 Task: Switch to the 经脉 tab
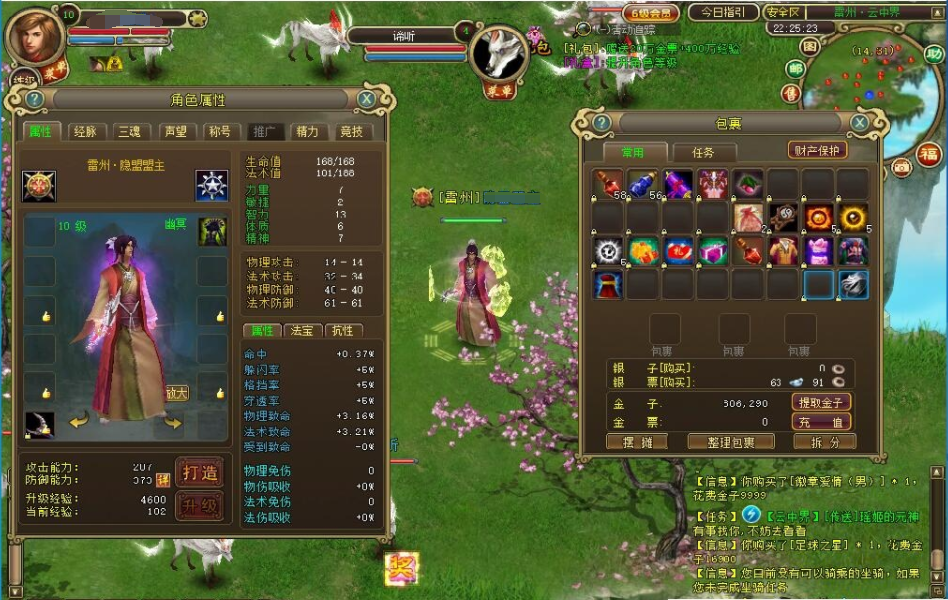pos(84,131)
